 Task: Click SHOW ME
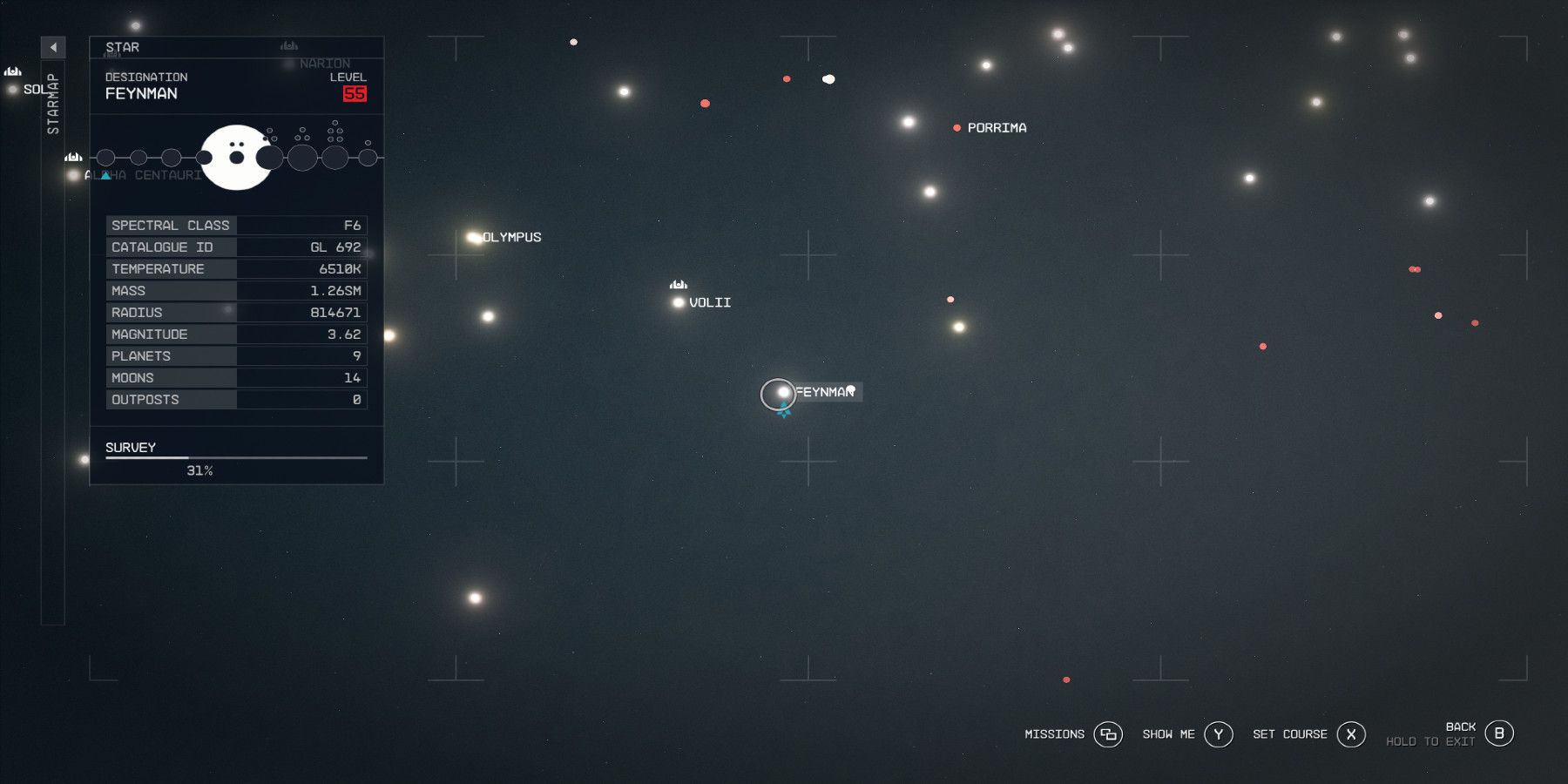[x=1167, y=734]
